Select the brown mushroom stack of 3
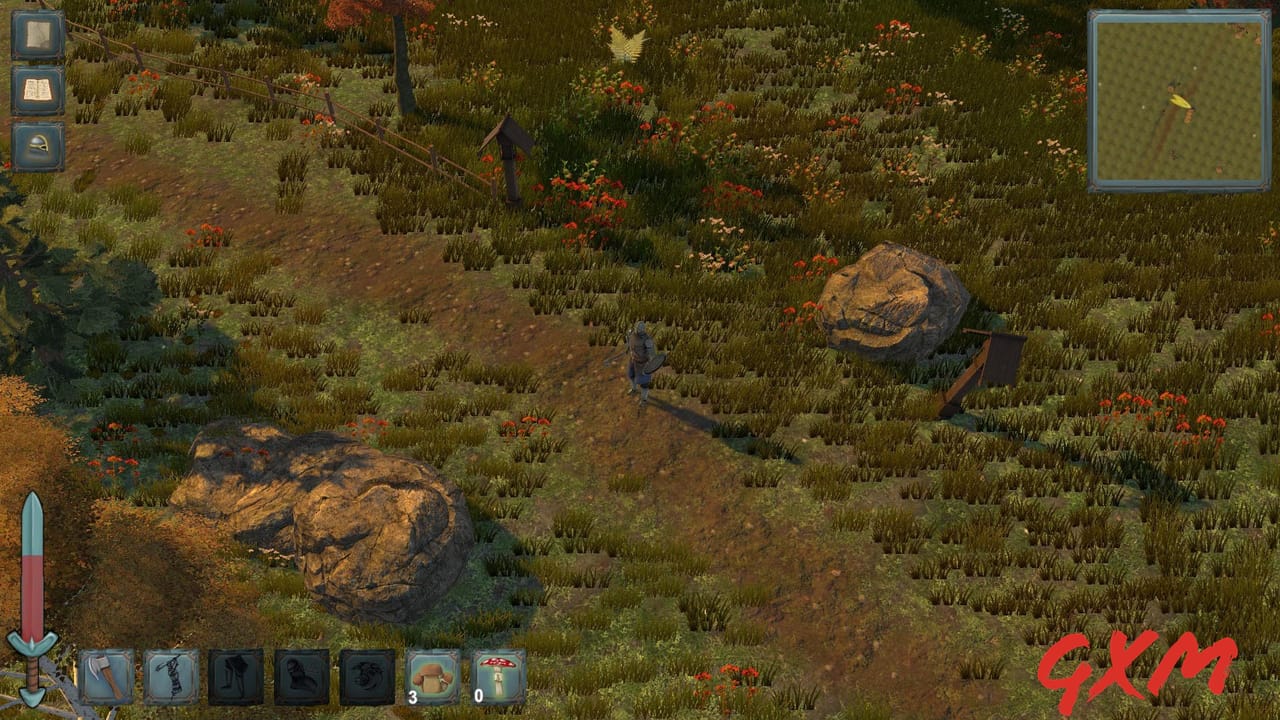 (432, 677)
